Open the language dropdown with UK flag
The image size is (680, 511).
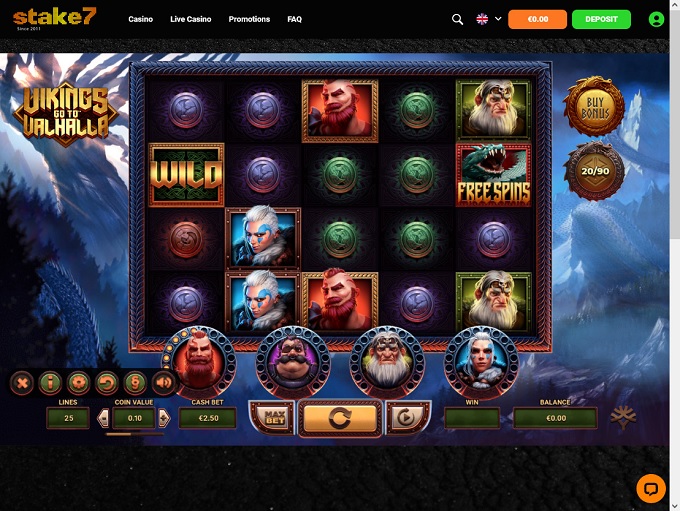click(x=488, y=19)
